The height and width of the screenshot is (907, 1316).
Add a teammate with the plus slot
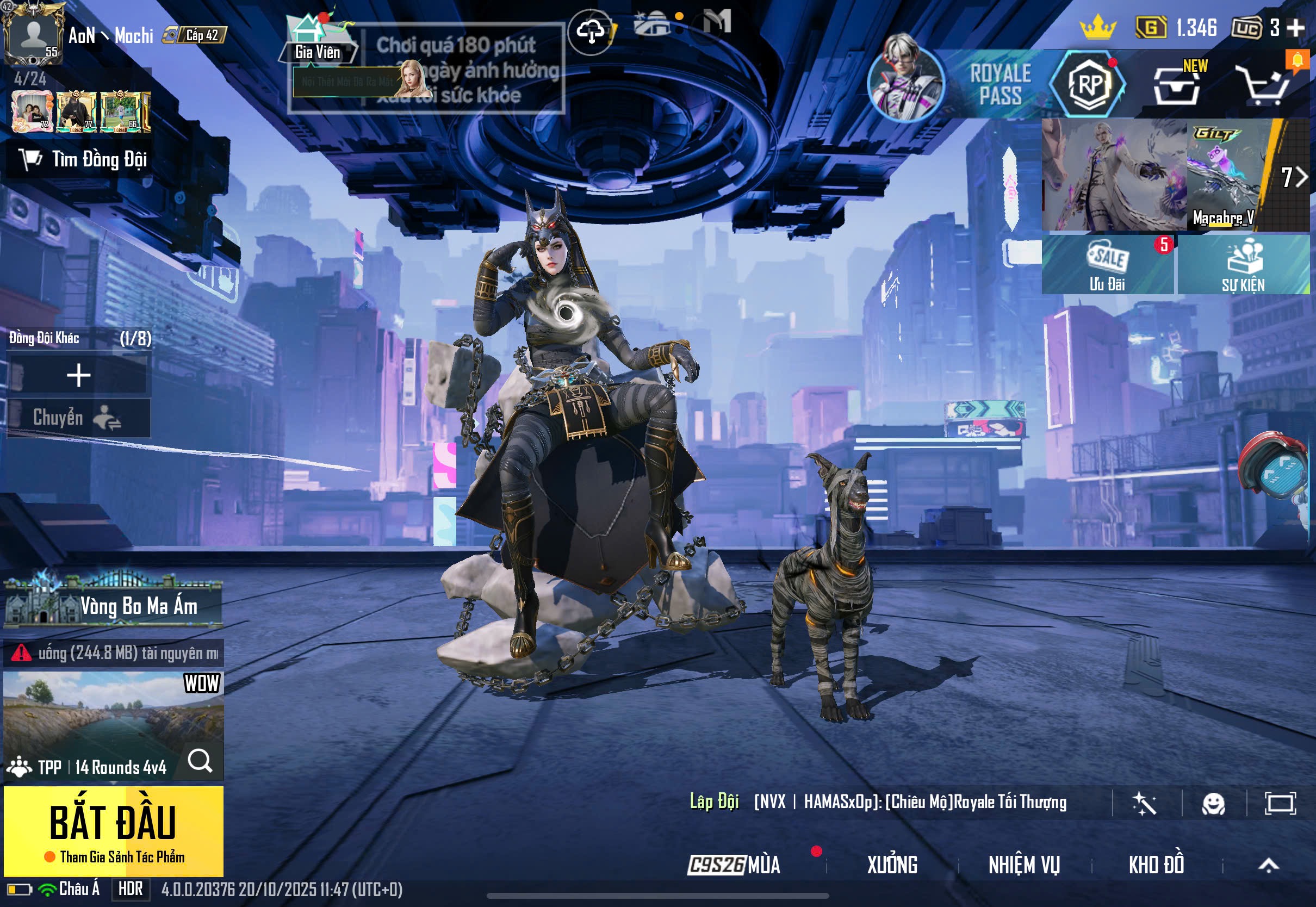point(78,376)
